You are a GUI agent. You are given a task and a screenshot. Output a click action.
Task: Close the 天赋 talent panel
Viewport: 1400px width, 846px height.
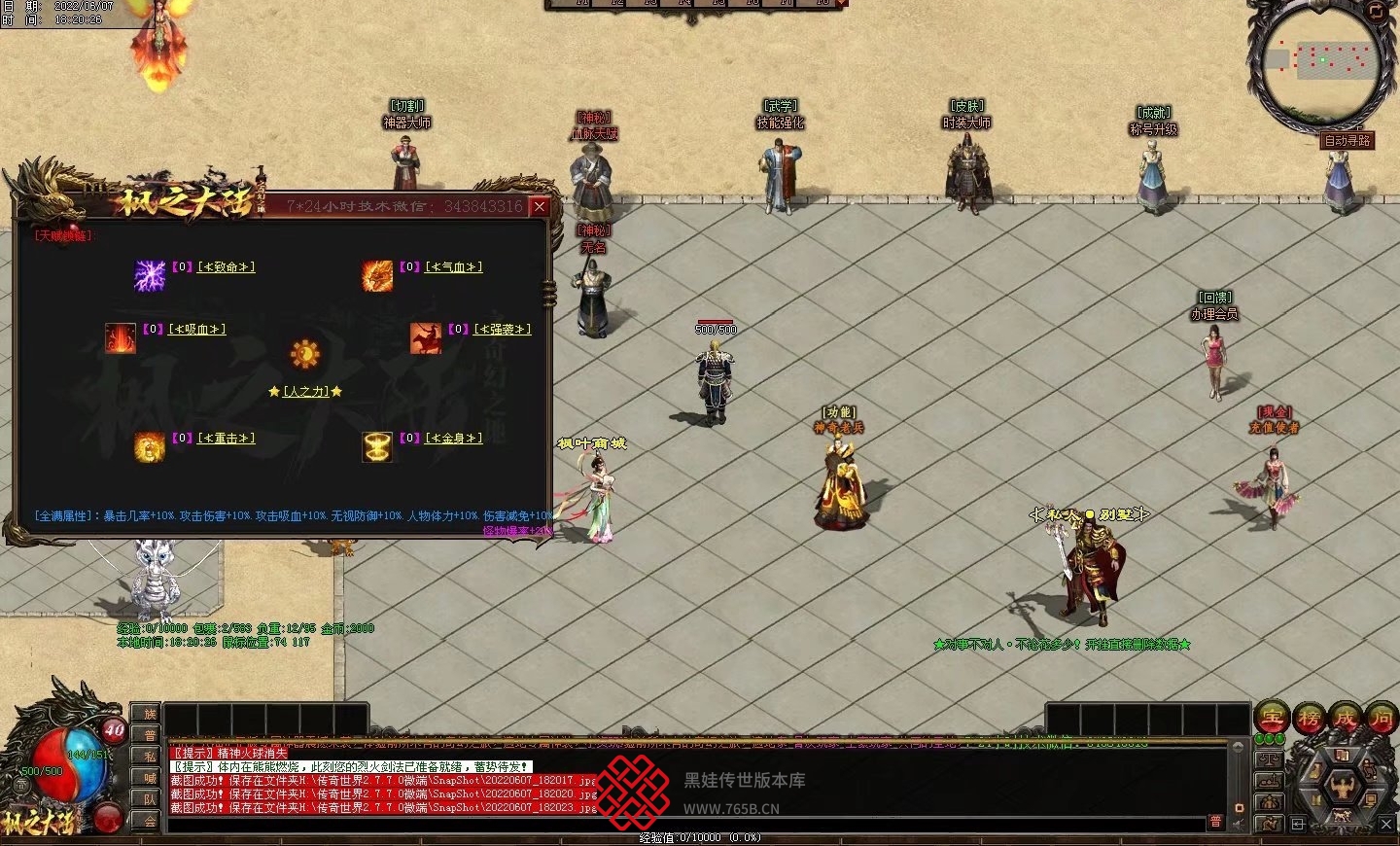click(540, 206)
